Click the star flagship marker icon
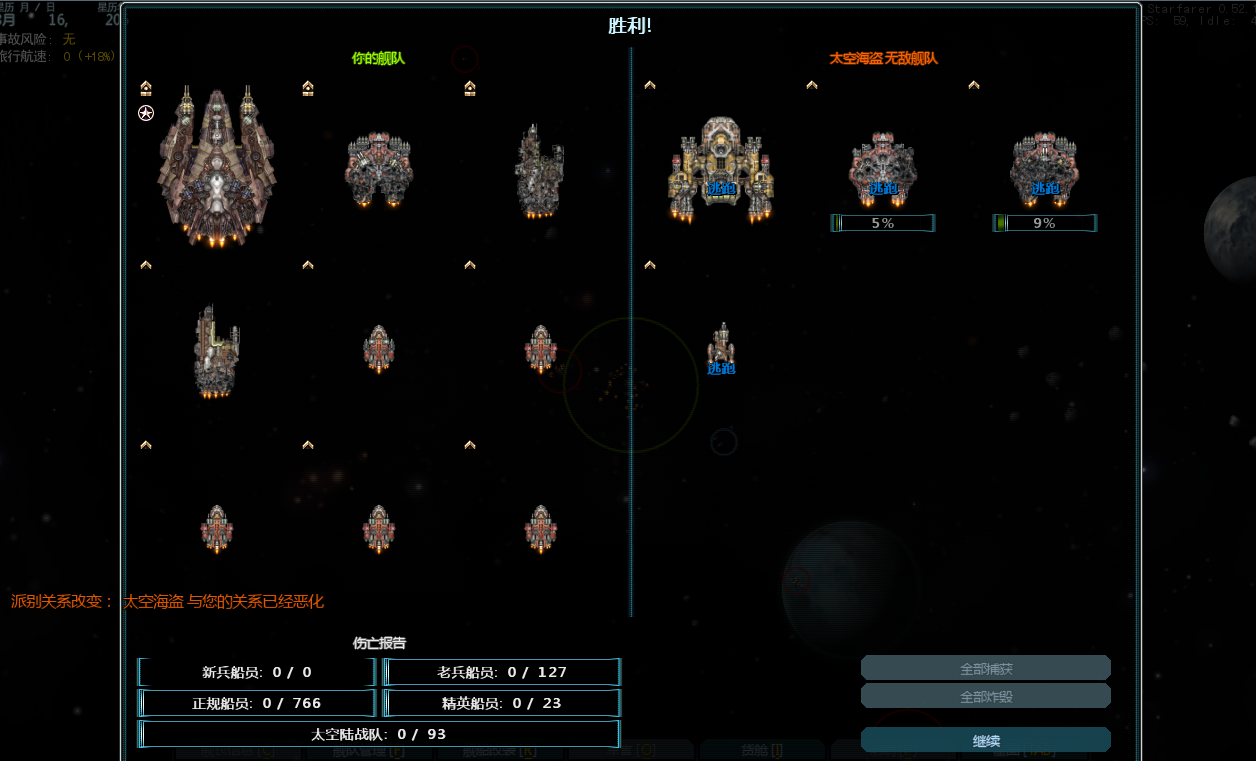The image size is (1256, 761). tap(146, 113)
